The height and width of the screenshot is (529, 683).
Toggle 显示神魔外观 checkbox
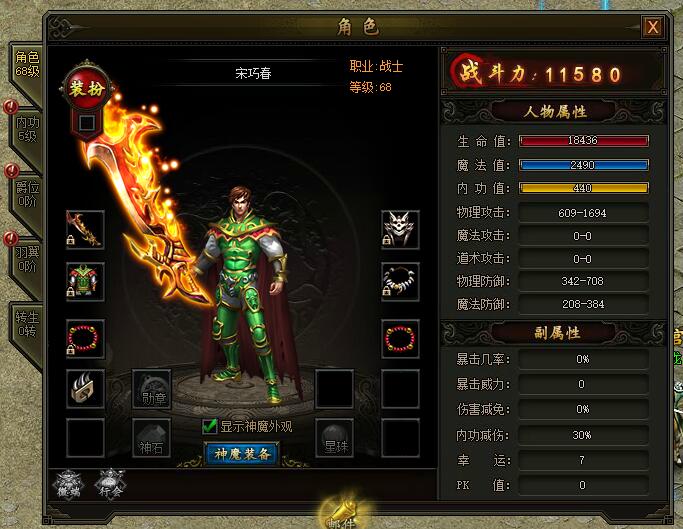click(210, 427)
